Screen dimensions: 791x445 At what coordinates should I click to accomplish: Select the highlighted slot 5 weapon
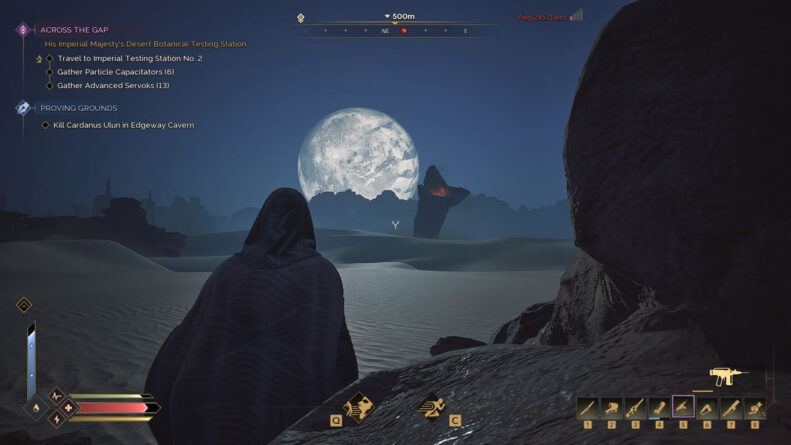pyautogui.click(x=683, y=407)
